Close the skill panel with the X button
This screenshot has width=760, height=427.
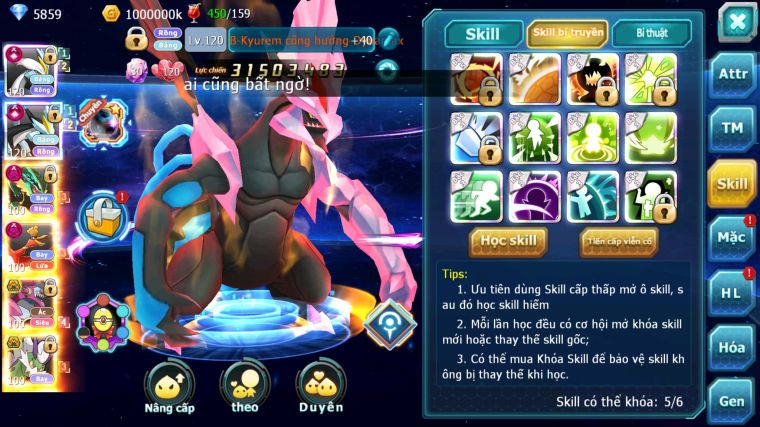click(736, 22)
